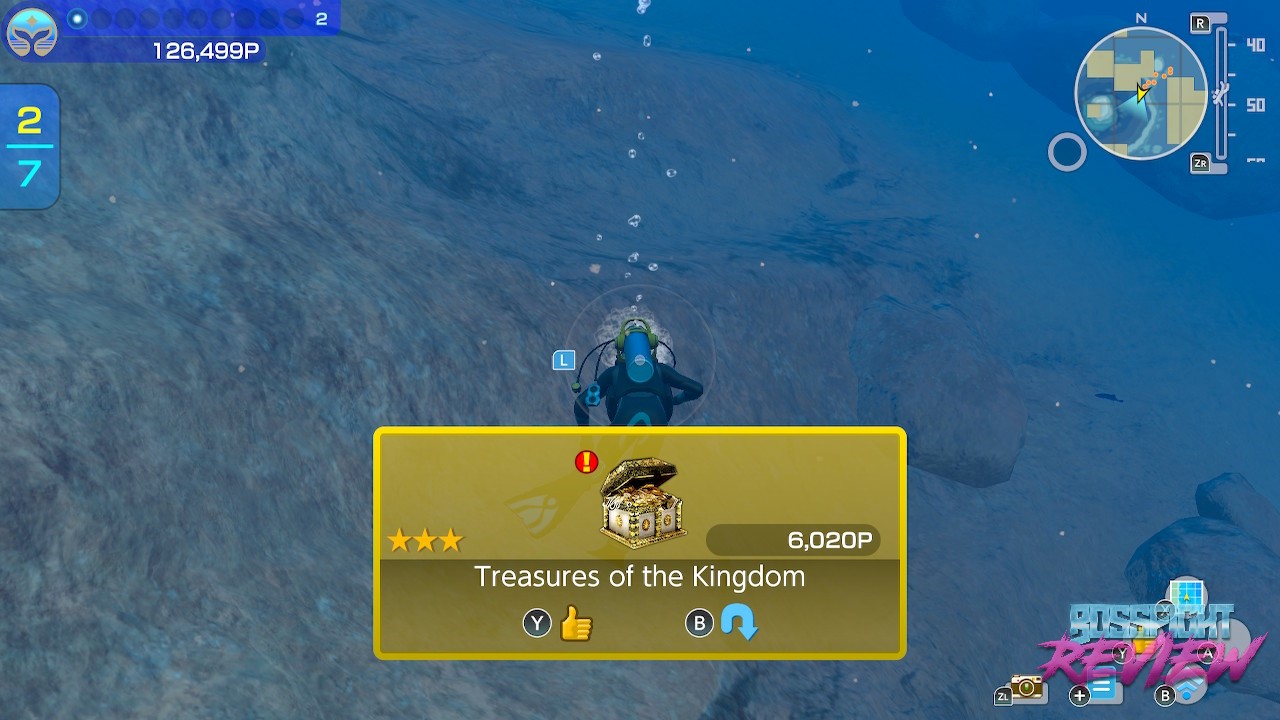This screenshot has width=1280, height=720.
Task: Click the winged emblem icon beside the score
Action: tap(31, 32)
